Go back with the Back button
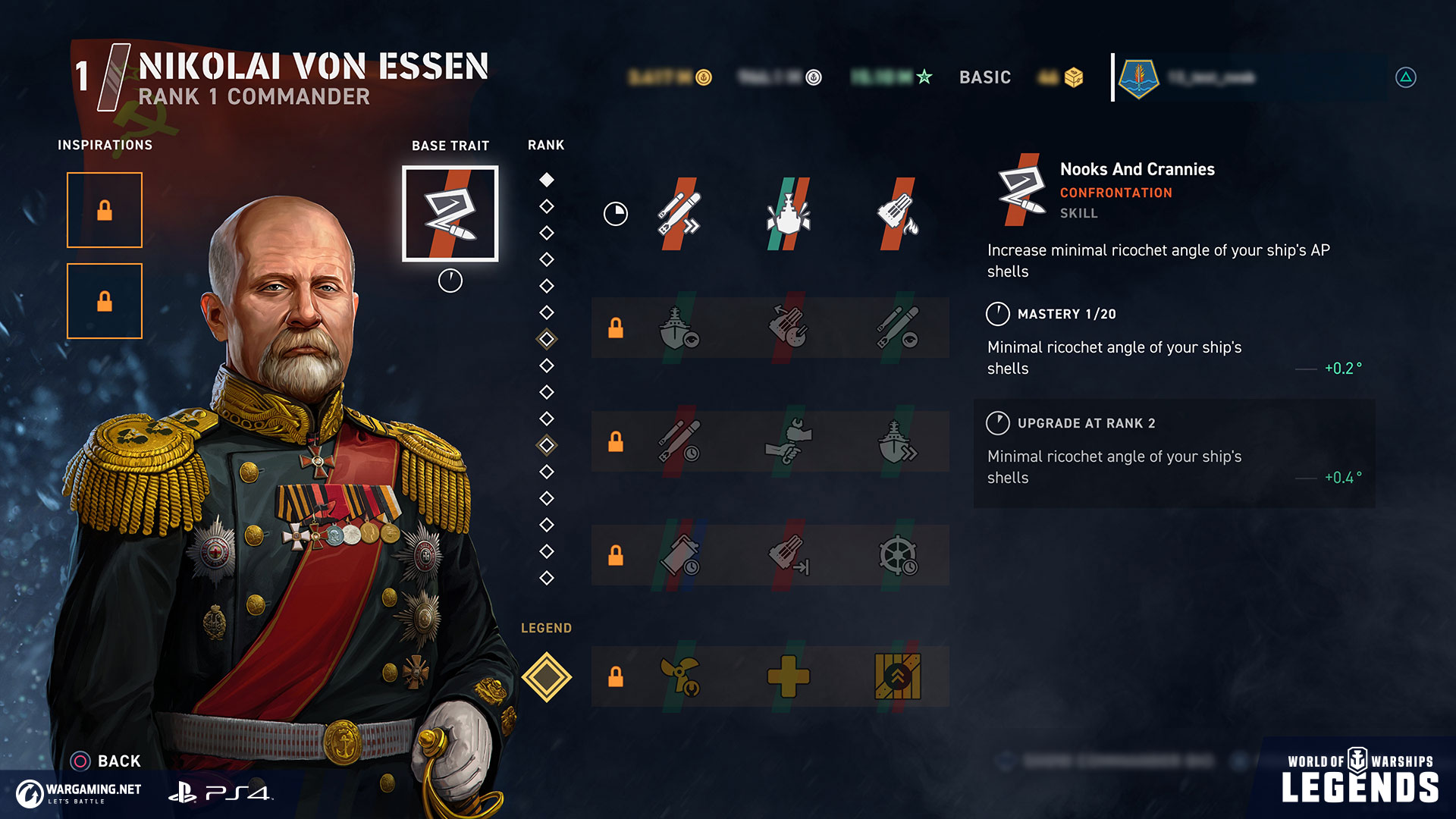Viewport: 1456px width, 819px height. [106, 761]
